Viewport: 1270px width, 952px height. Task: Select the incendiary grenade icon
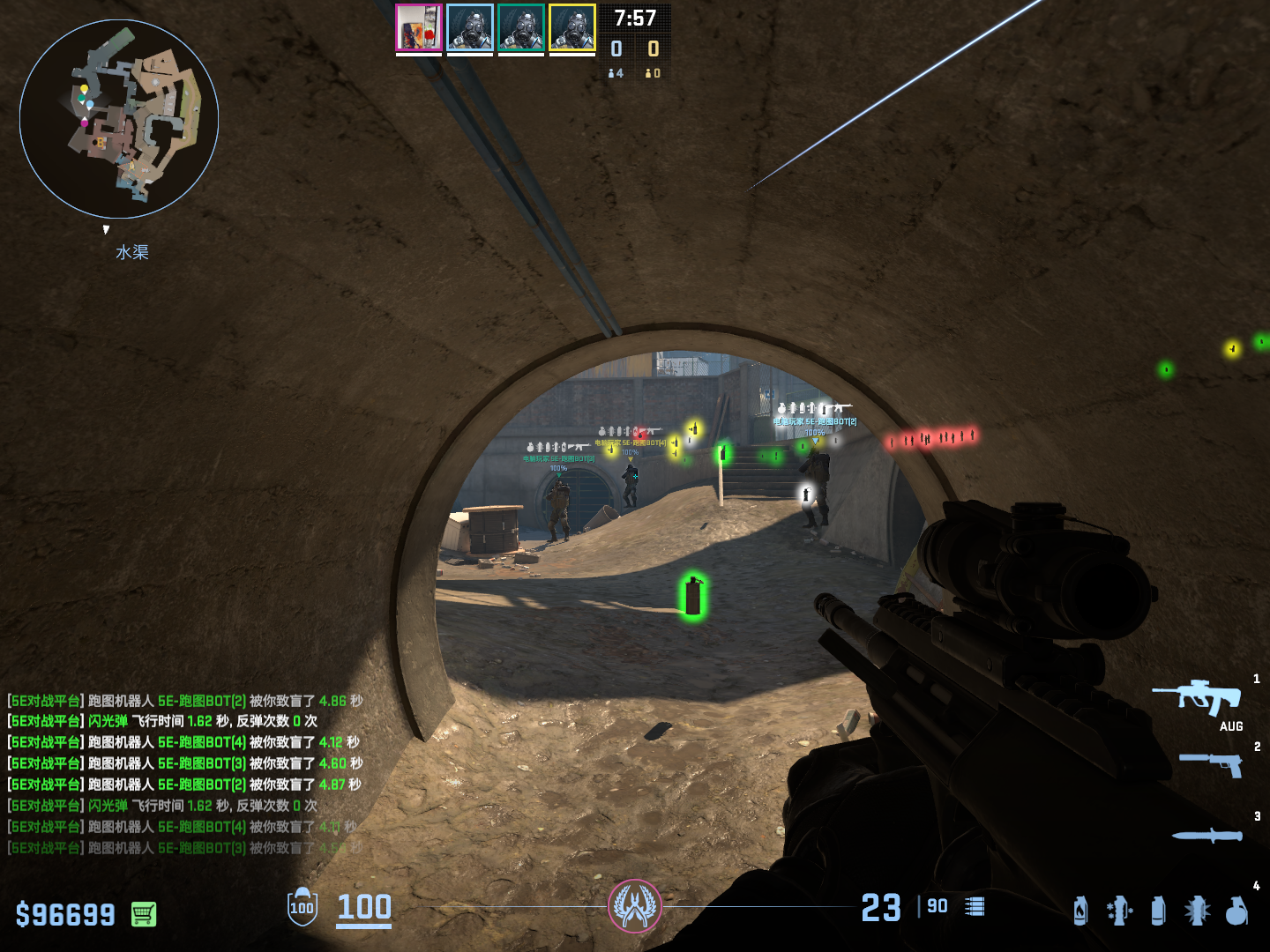point(1080,911)
